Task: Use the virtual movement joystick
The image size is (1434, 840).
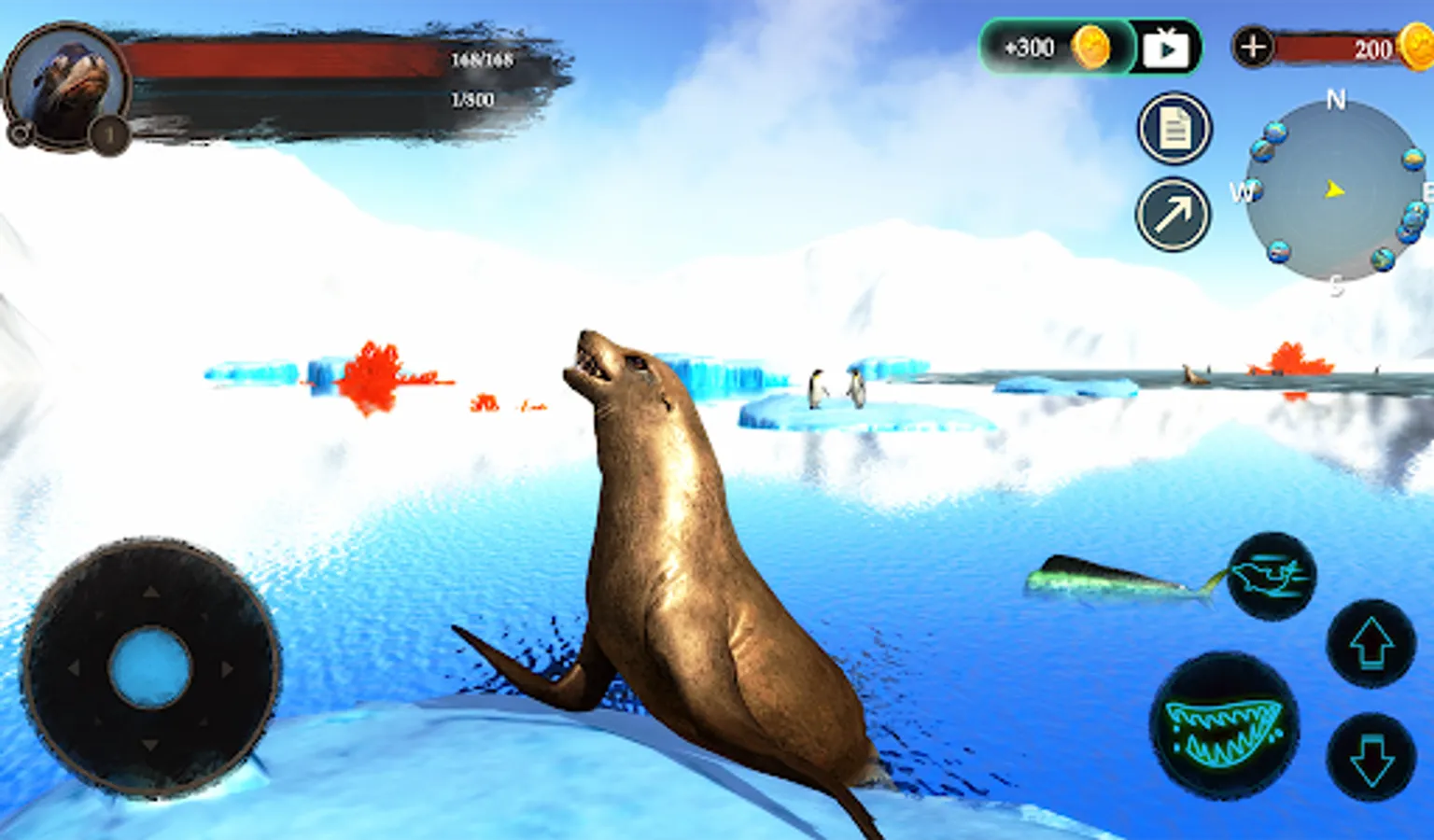Action: click(150, 668)
